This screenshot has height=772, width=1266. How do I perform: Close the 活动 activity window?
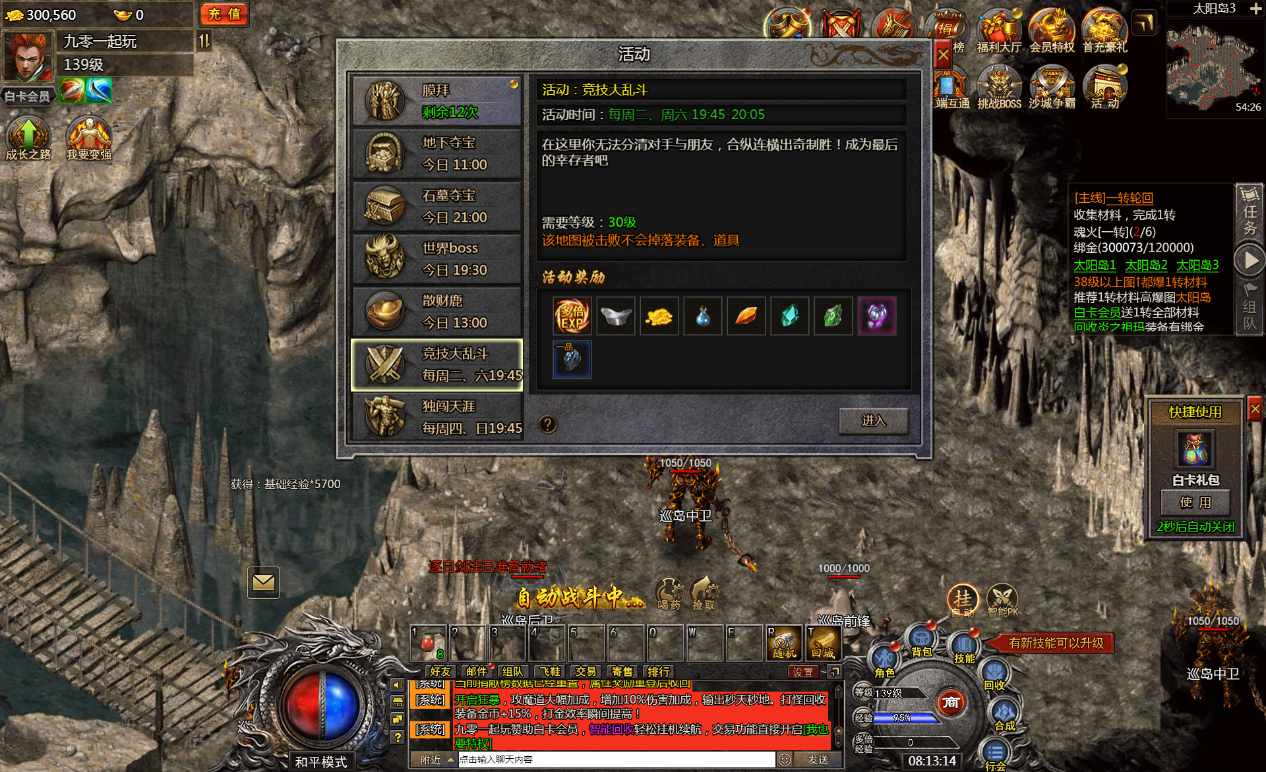[942, 56]
